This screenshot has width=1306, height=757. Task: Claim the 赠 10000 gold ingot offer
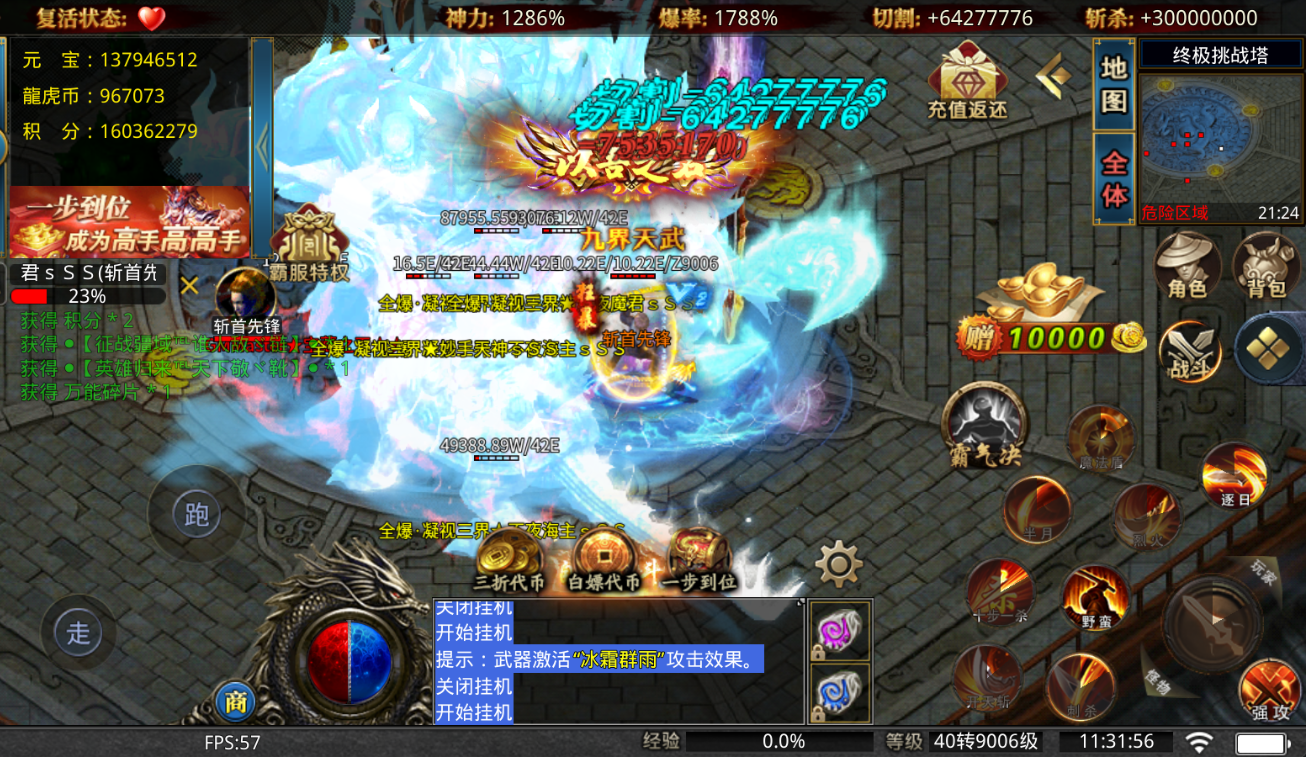[1050, 312]
